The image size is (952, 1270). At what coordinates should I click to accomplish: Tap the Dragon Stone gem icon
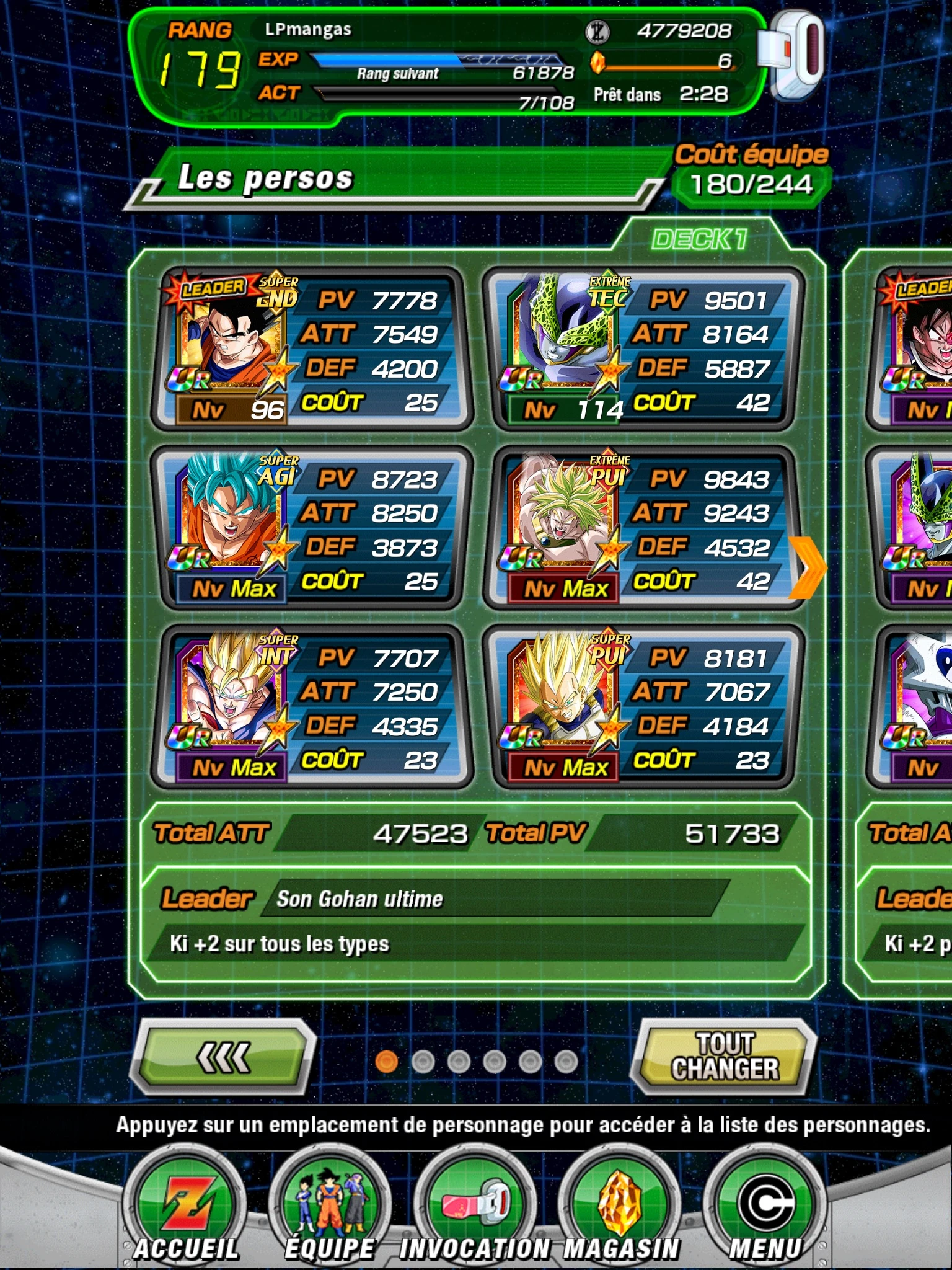tap(598, 62)
